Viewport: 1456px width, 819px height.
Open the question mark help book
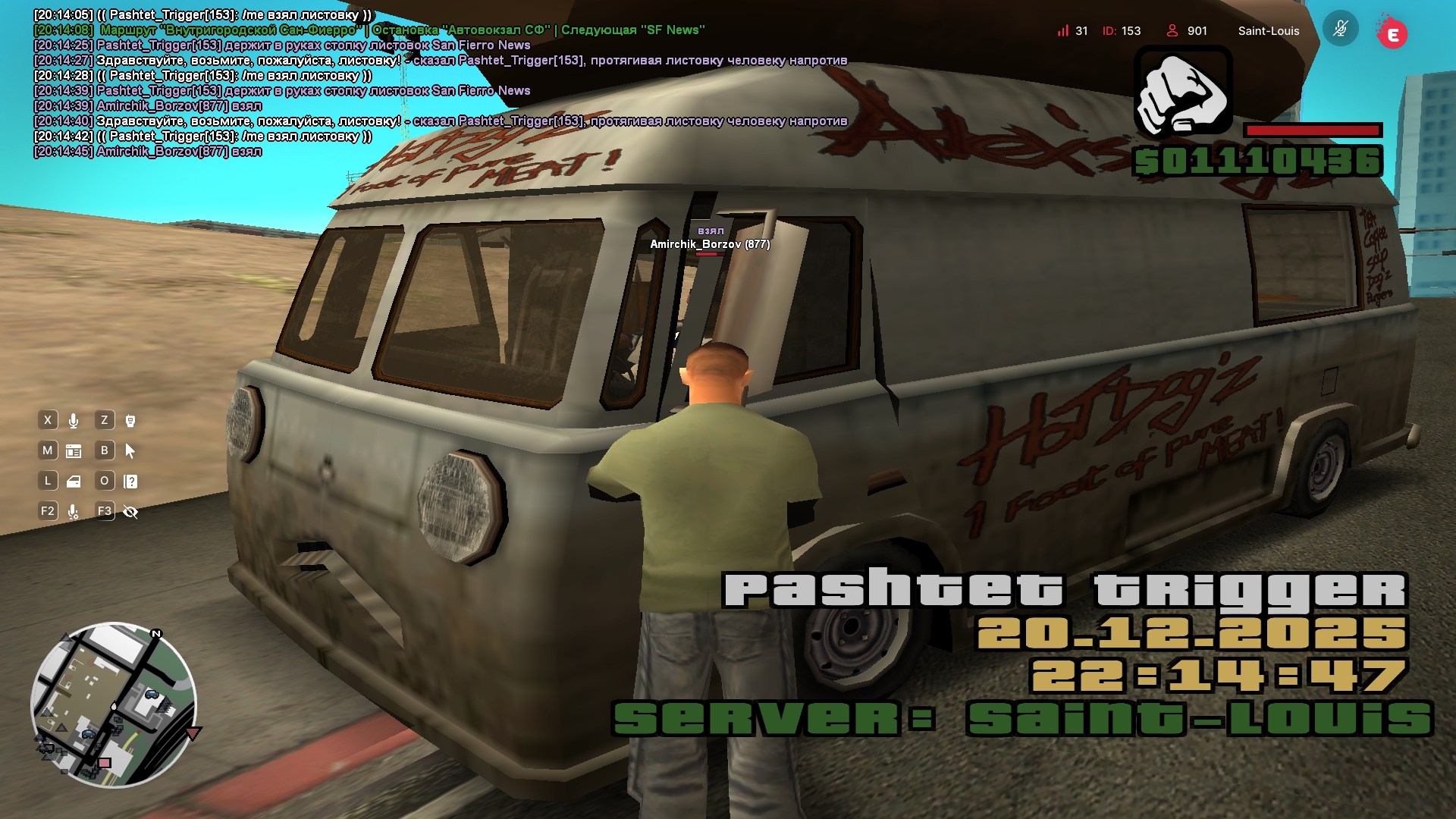(130, 482)
